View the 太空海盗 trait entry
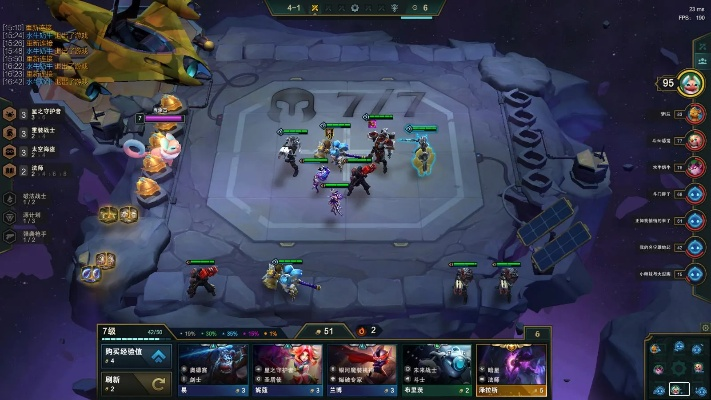The width and height of the screenshot is (711, 400). pos(40,152)
